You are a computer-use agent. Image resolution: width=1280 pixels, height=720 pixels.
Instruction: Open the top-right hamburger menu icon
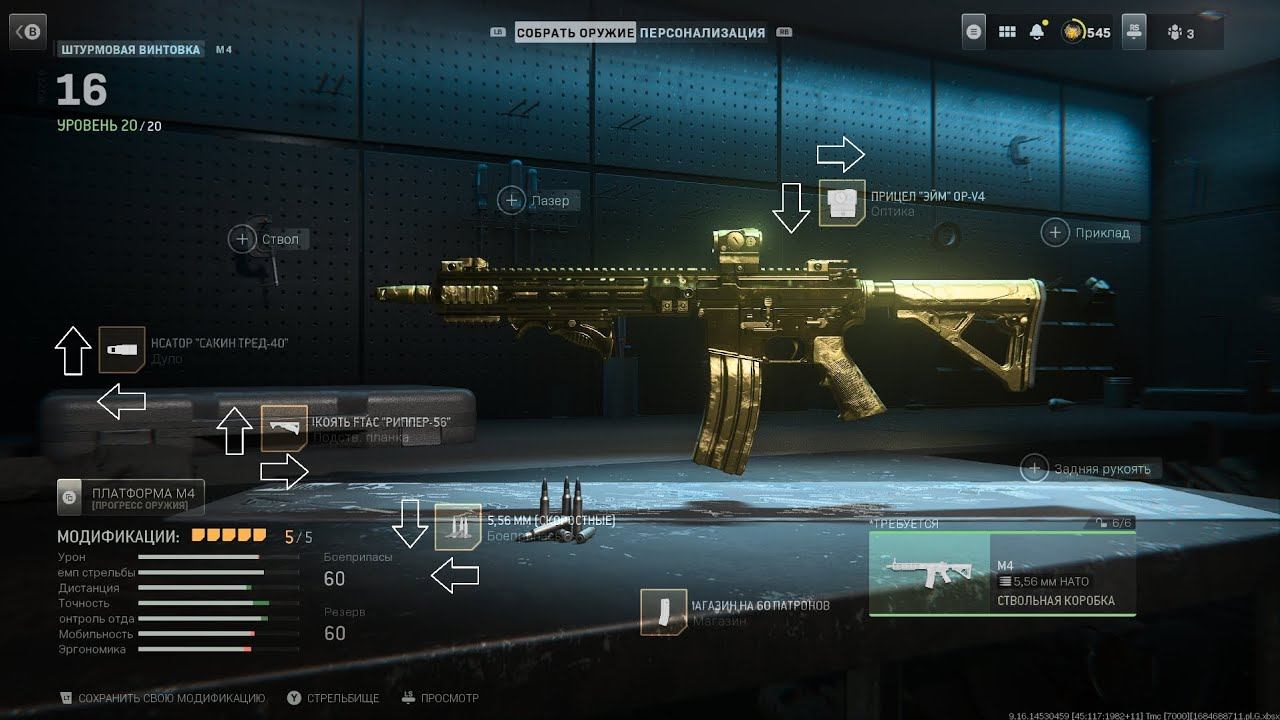coord(975,32)
